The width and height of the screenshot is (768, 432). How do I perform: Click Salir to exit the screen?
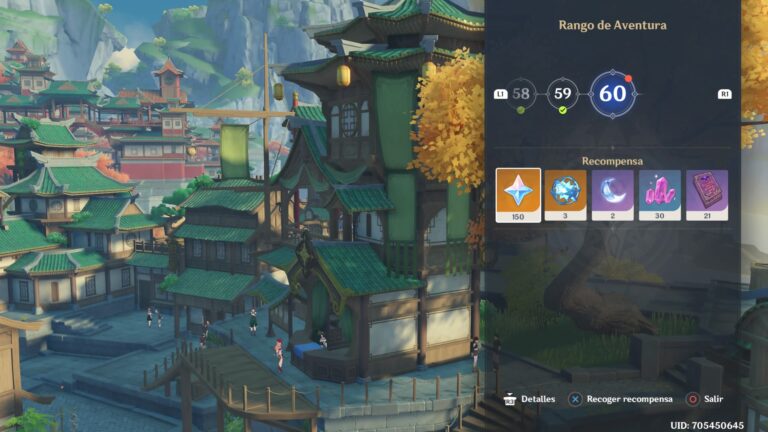pos(704,398)
